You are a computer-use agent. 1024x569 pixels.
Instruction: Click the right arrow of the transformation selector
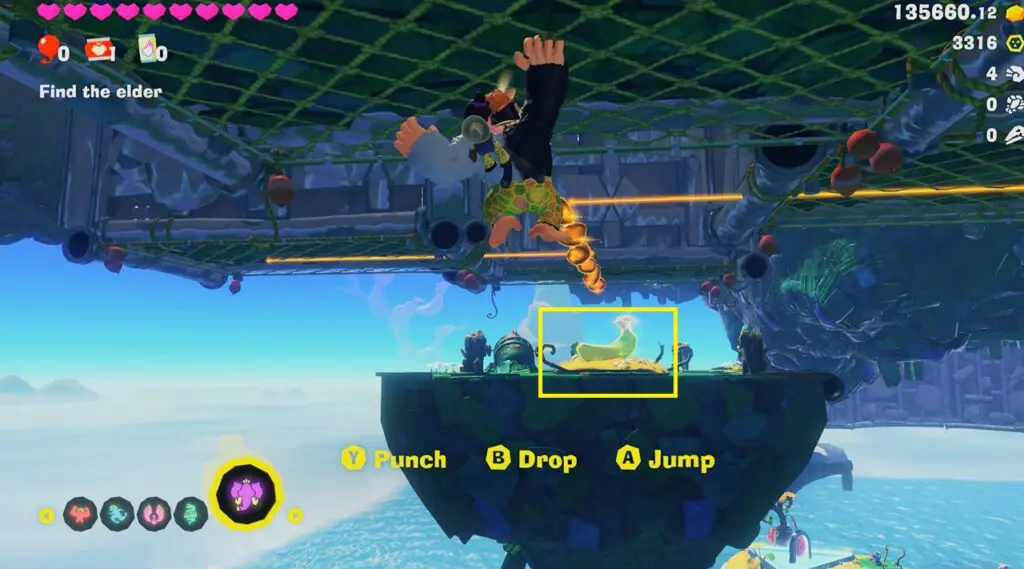pos(295,516)
